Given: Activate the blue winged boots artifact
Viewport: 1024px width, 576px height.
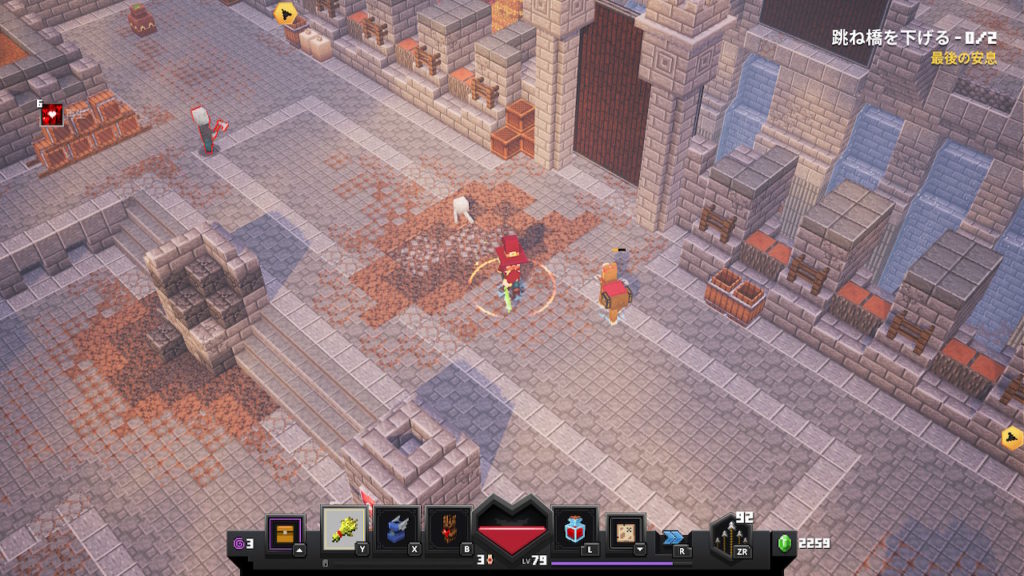Looking at the screenshot, I should (x=396, y=528).
